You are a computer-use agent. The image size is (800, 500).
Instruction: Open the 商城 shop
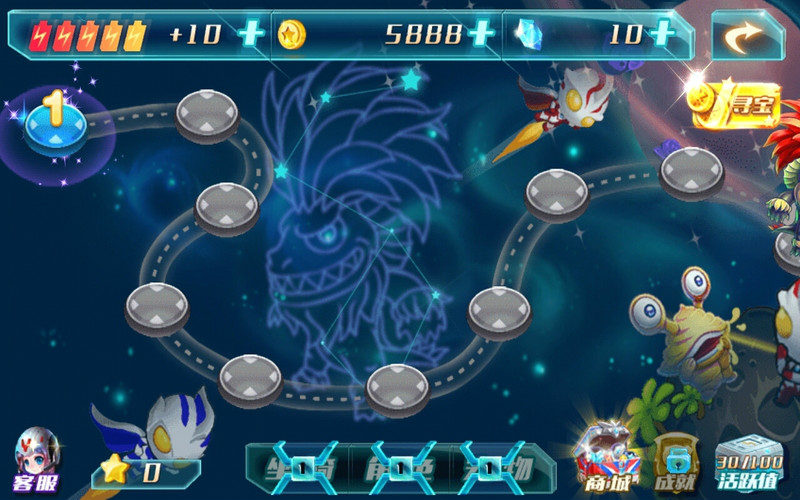click(608, 460)
